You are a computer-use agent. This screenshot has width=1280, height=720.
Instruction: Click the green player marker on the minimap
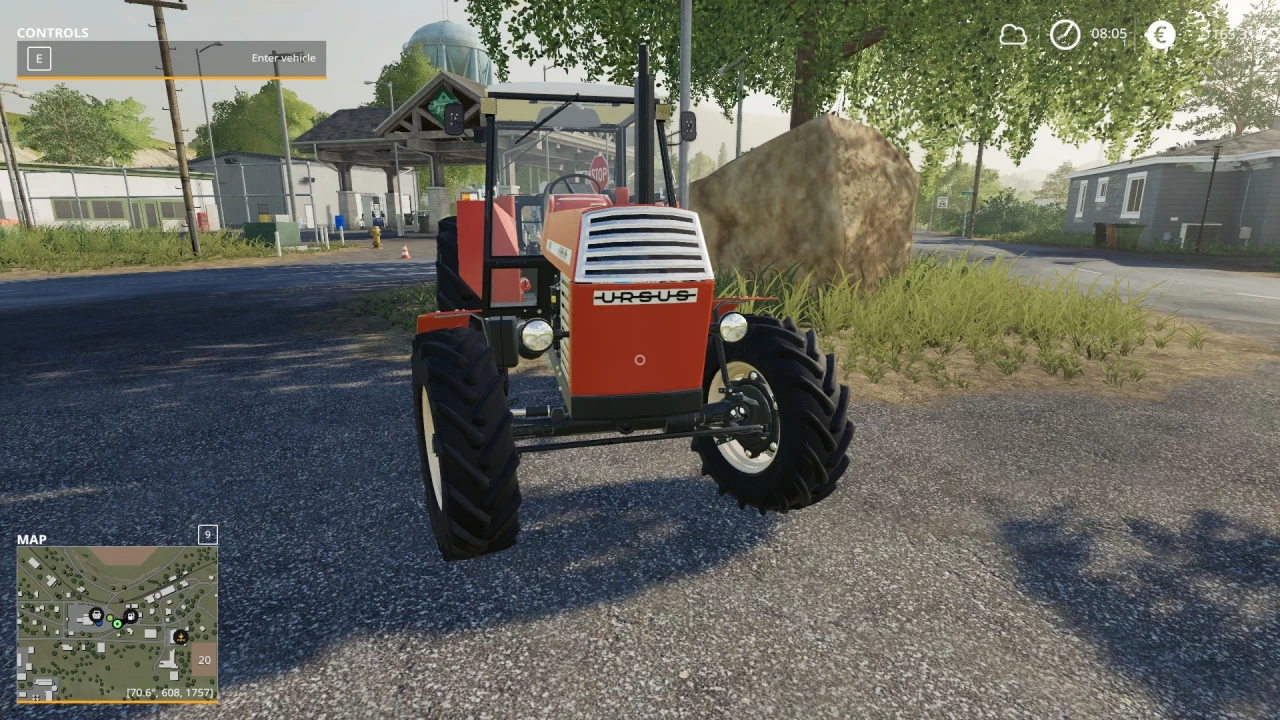tap(117, 623)
